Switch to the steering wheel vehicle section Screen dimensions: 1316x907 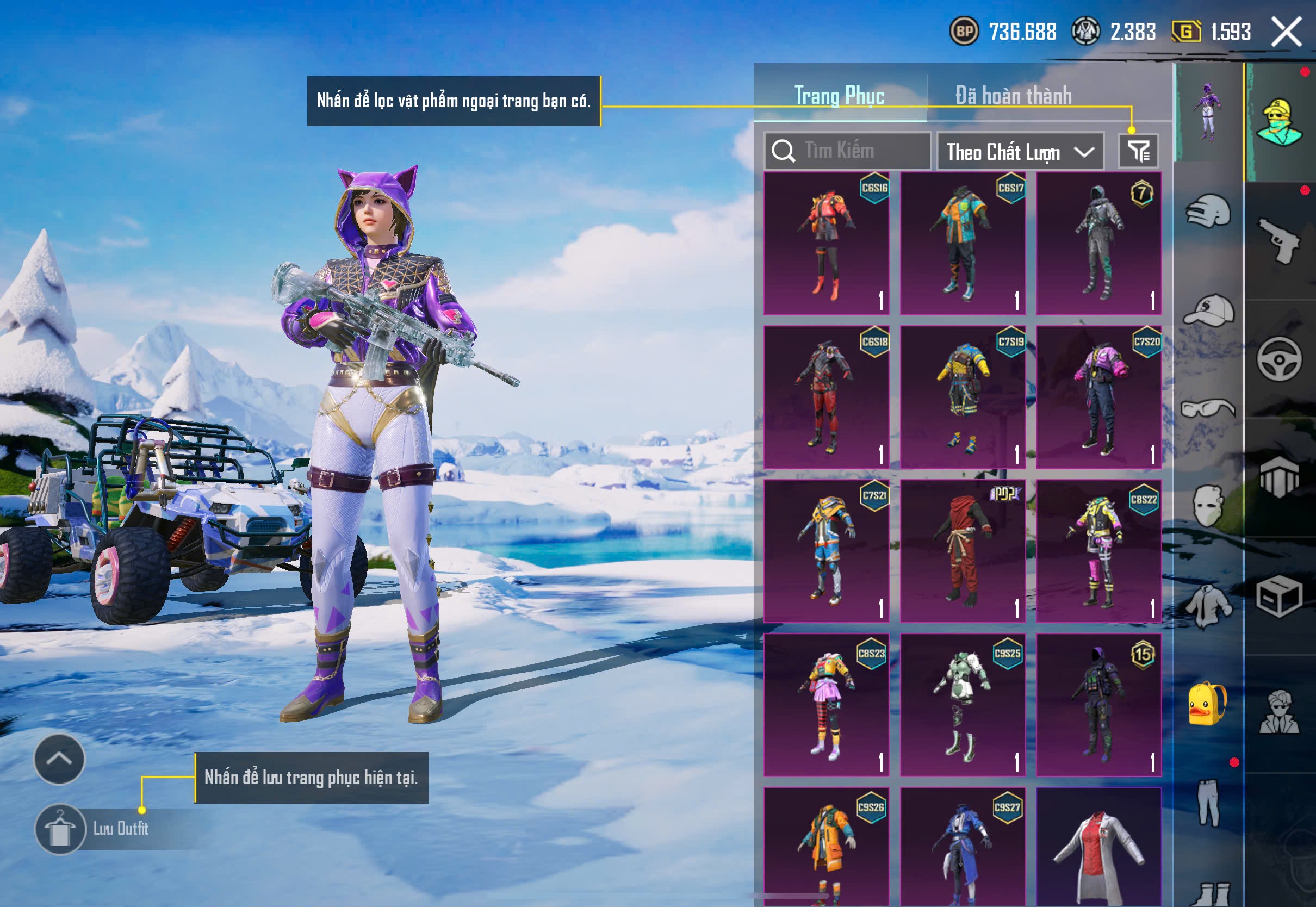1280,359
